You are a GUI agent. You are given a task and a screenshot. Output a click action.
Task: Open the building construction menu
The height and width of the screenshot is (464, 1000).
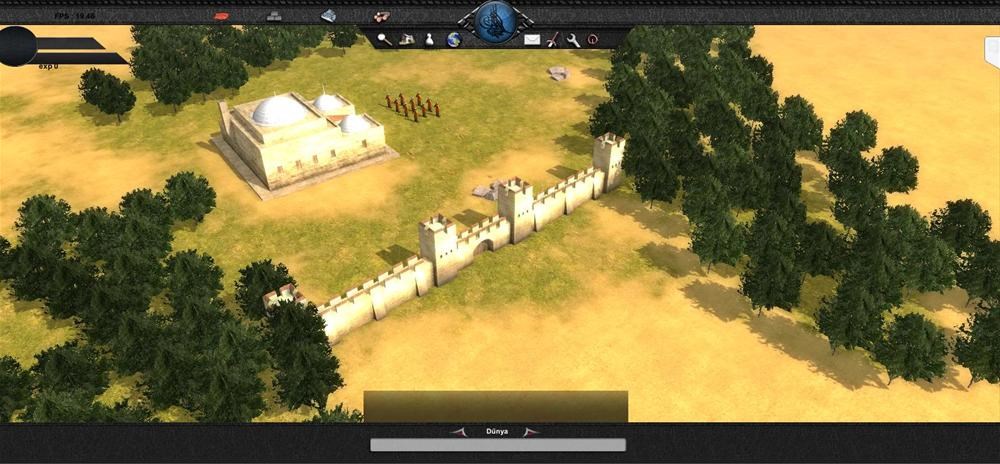click(407, 39)
